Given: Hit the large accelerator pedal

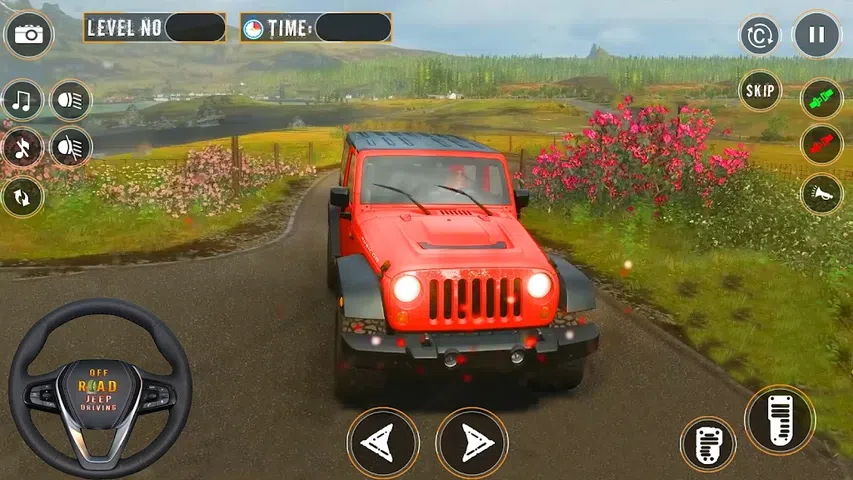Looking at the screenshot, I should tap(779, 420).
